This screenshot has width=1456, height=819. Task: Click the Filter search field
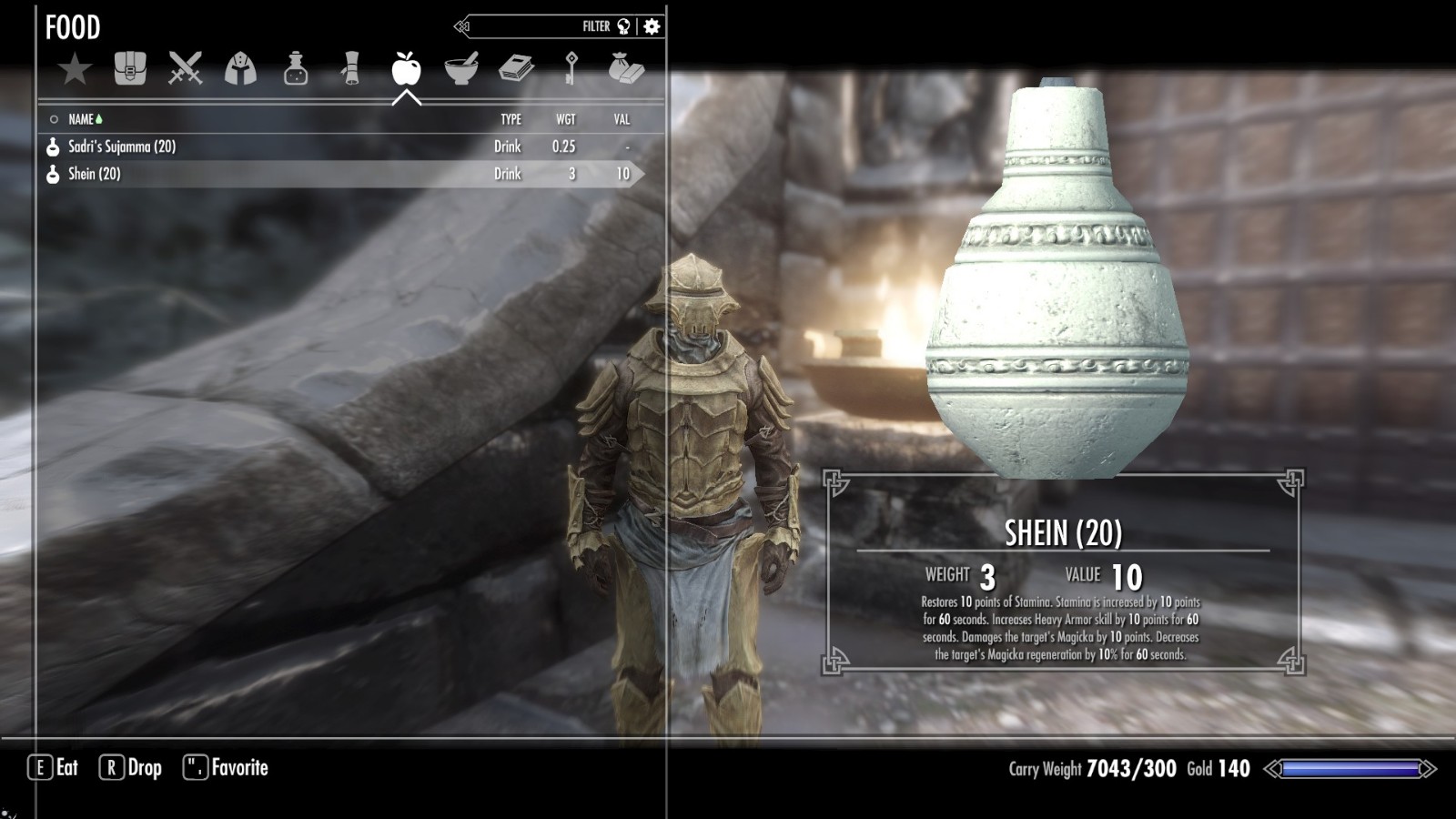coord(537,26)
